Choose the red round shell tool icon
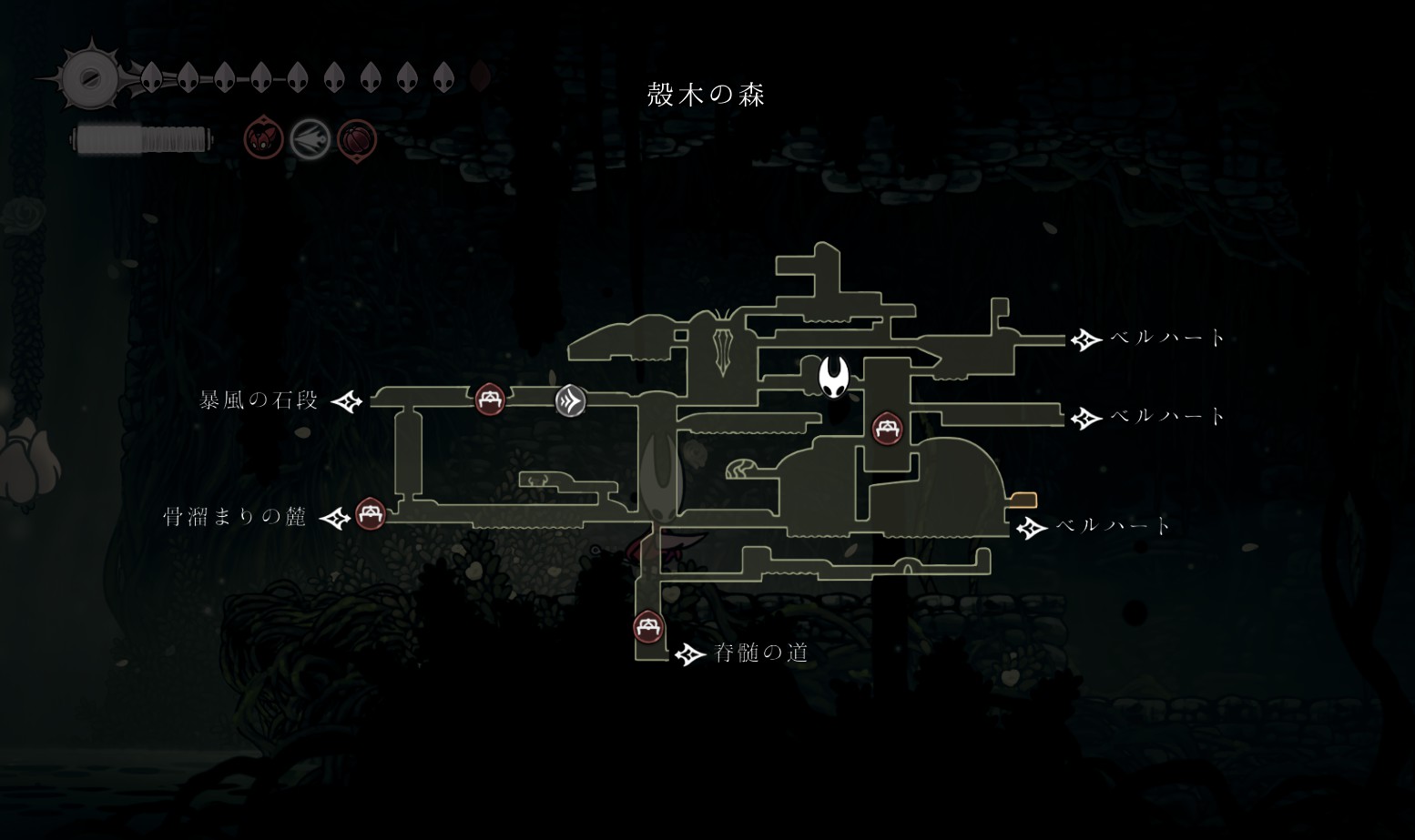This screenshot has height=840, width=1415. [357, 140]
